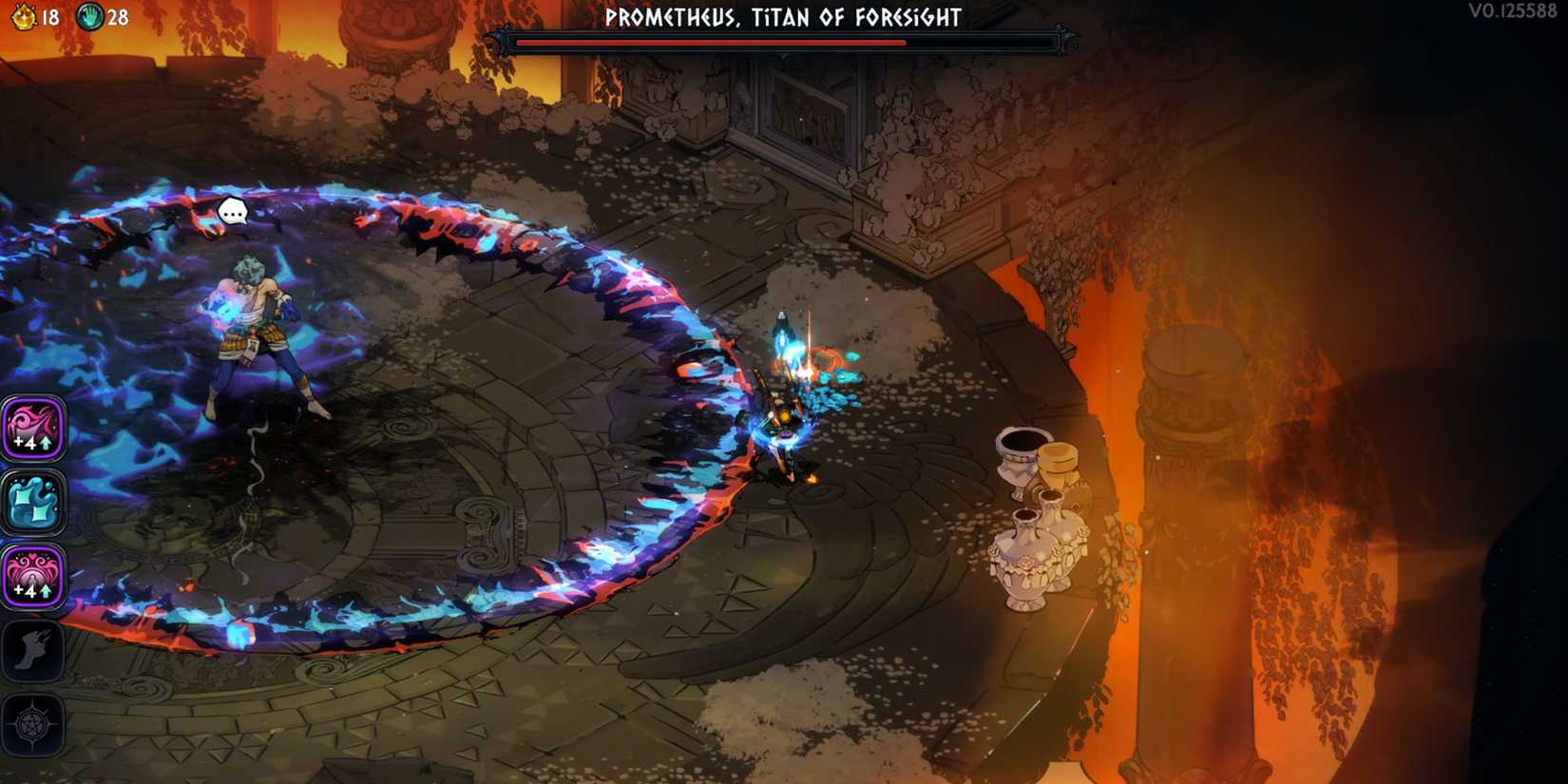Click the greyed-out winged hex ability icon
Screen dimensions: 1568x784
(x=33, y=649)
